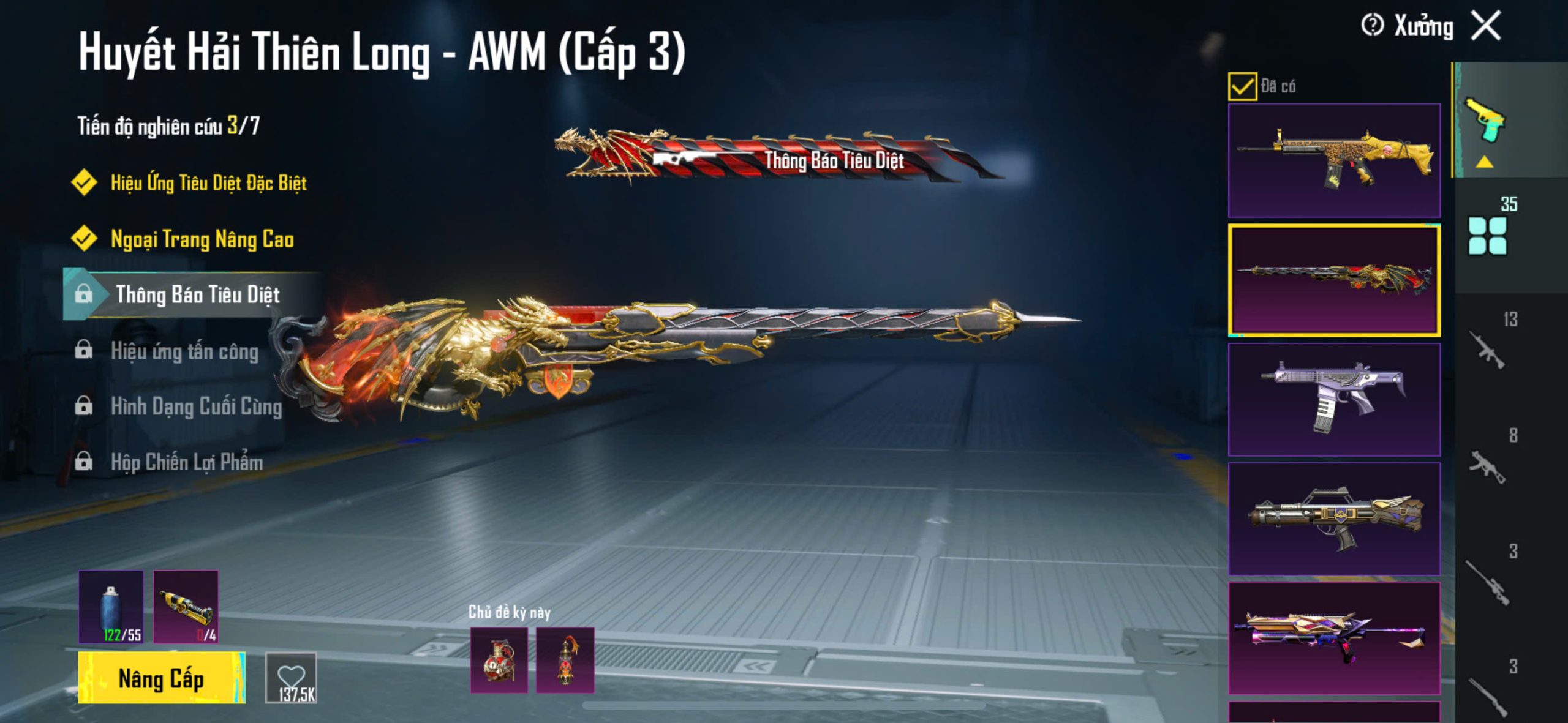Select the pink-gold futuristic gun skin
This screenshot has width=1568, height=723.
(1334, 638)
